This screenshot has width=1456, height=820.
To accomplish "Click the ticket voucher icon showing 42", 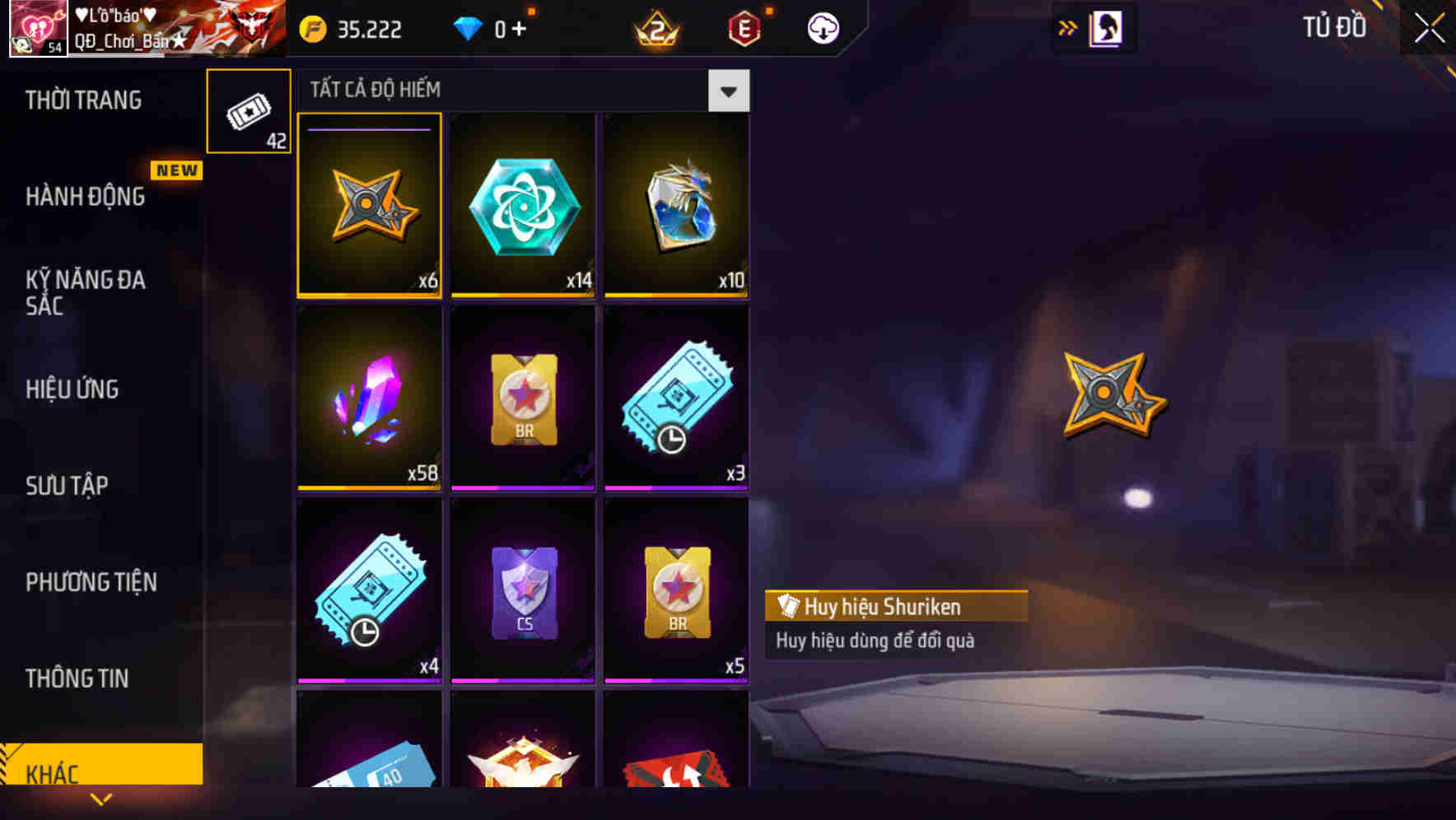I will (x=249, y=110).
